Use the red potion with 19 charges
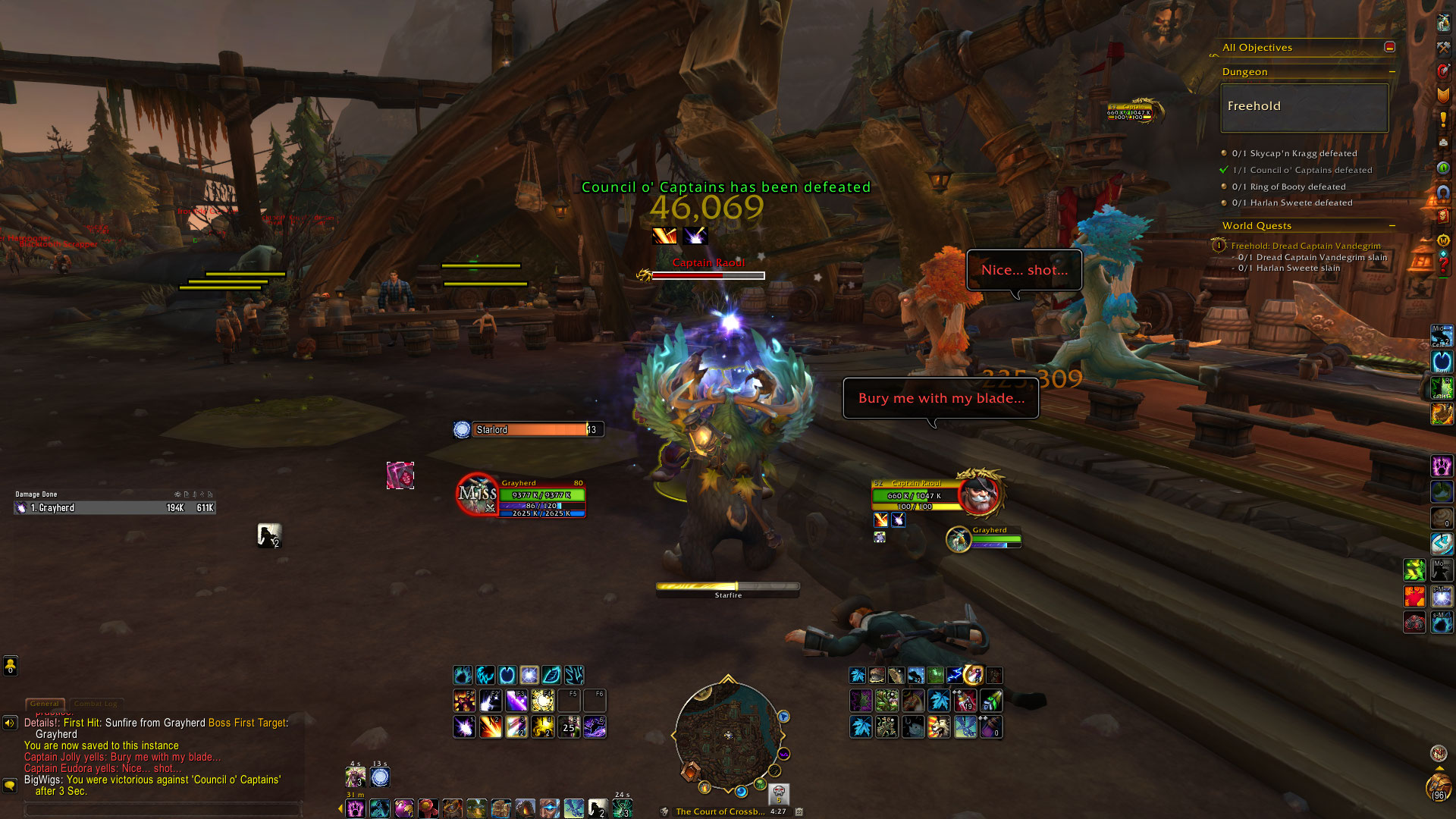The height and width of the screenshot is (819, 1456). point(965,701)
